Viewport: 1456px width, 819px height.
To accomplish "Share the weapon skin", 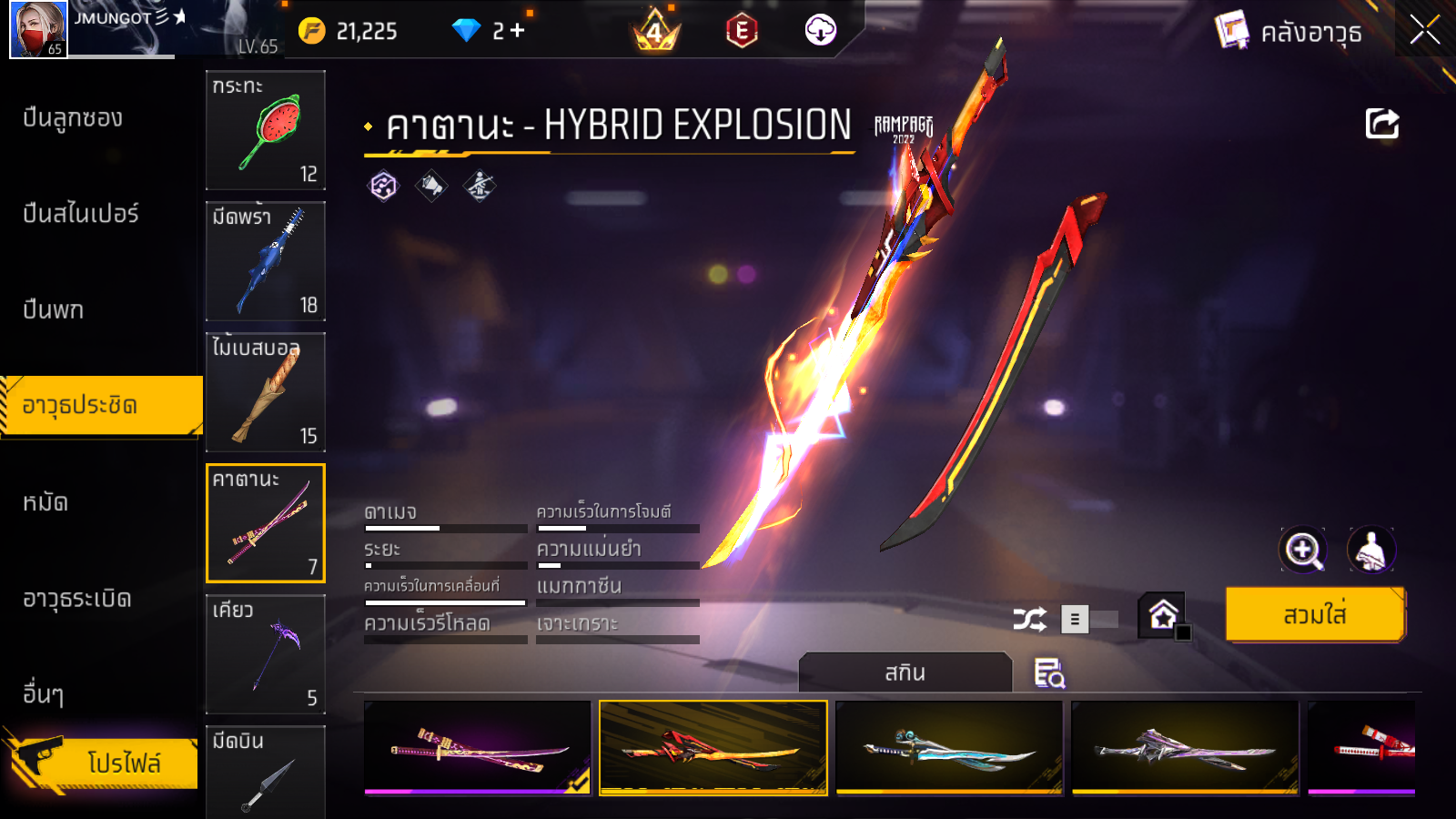I will (1381, 124).
